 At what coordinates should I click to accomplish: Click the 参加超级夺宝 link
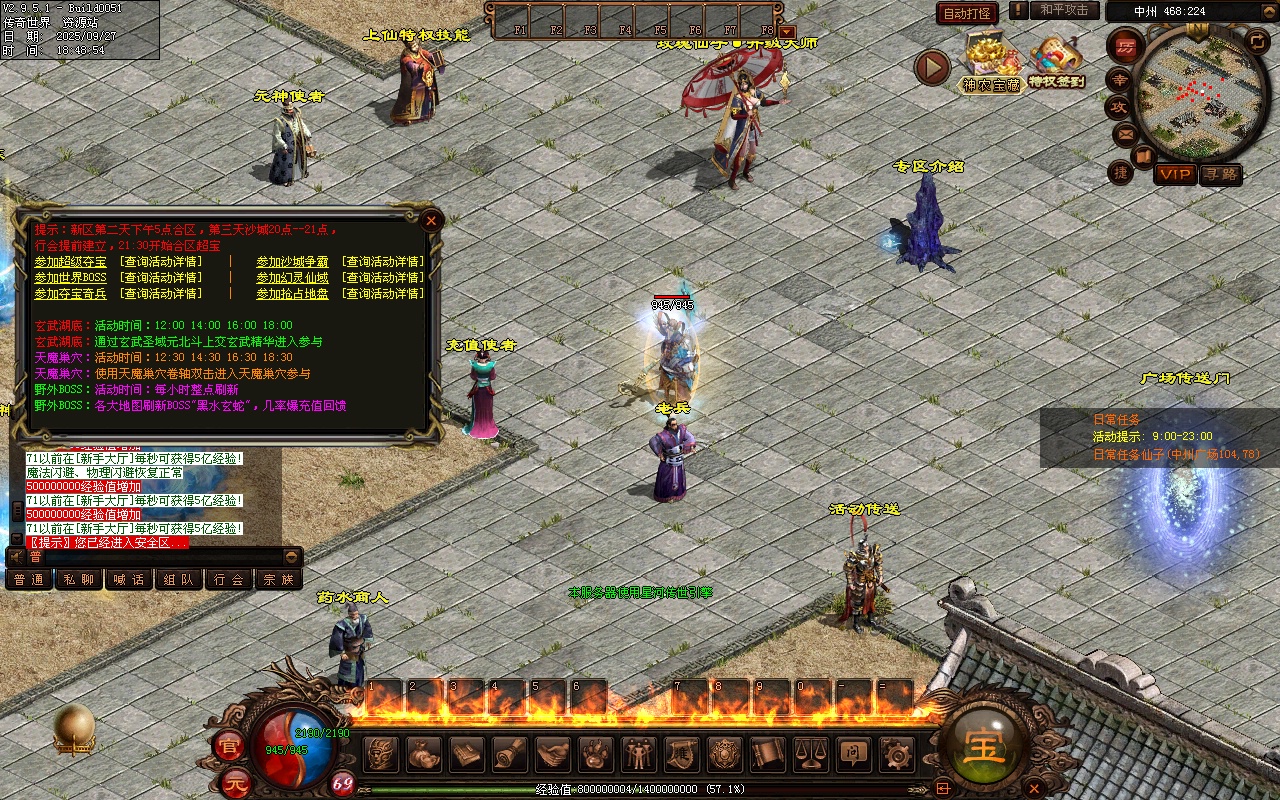point(70,262)
